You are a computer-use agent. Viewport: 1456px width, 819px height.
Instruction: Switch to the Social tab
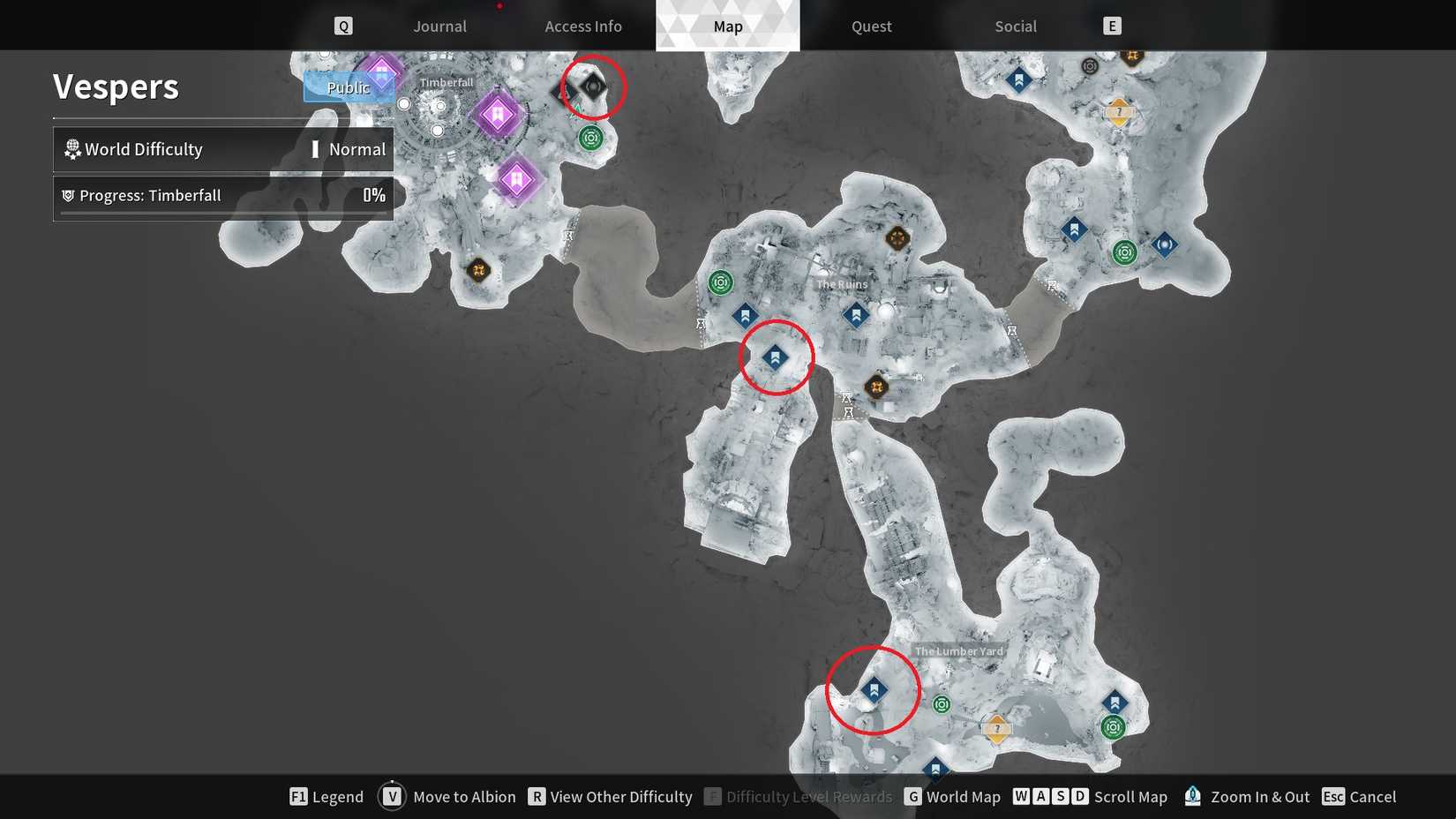coord(1016,26)
